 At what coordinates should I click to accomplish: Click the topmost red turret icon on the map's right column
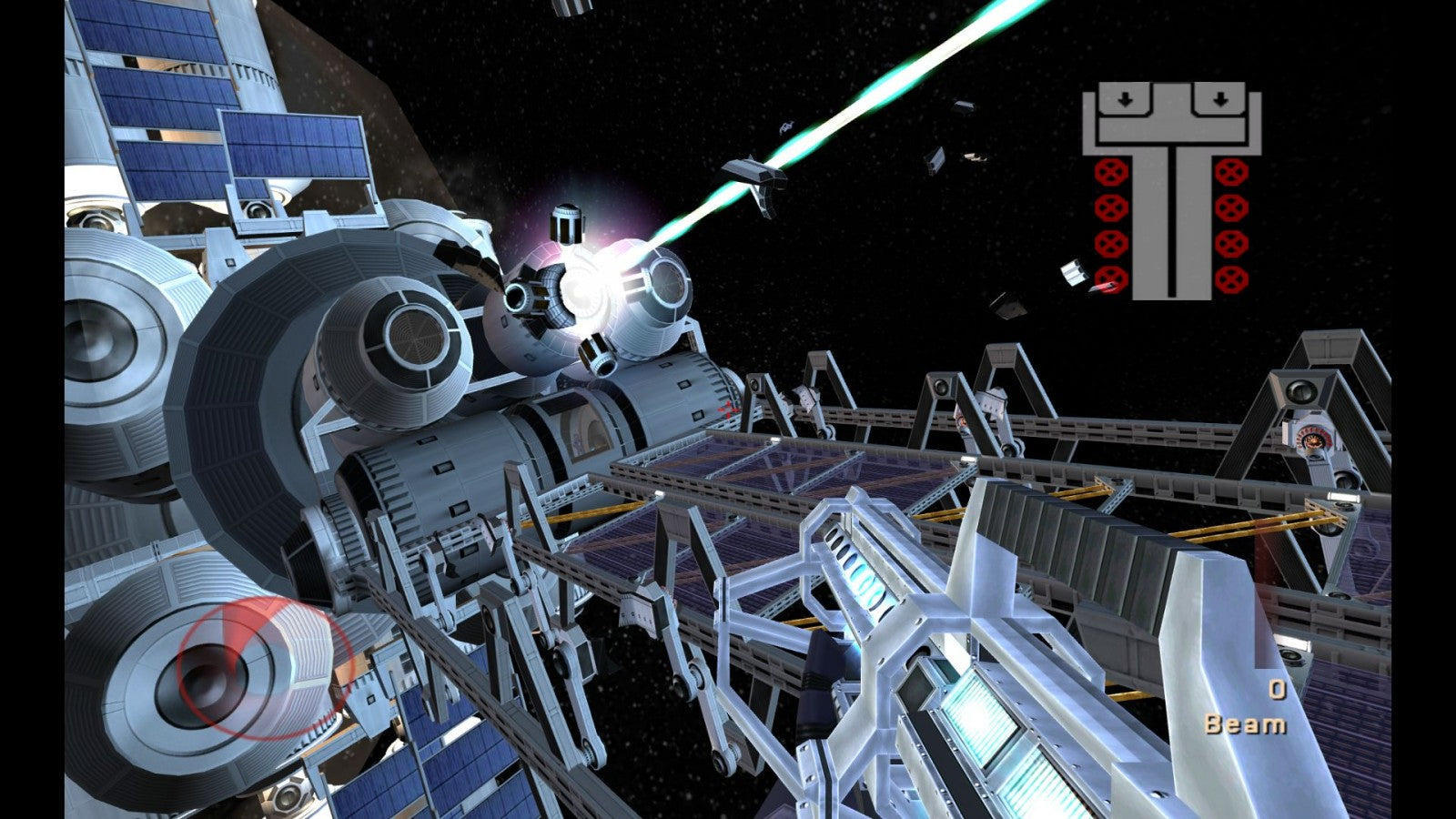tap(1231, 172)
